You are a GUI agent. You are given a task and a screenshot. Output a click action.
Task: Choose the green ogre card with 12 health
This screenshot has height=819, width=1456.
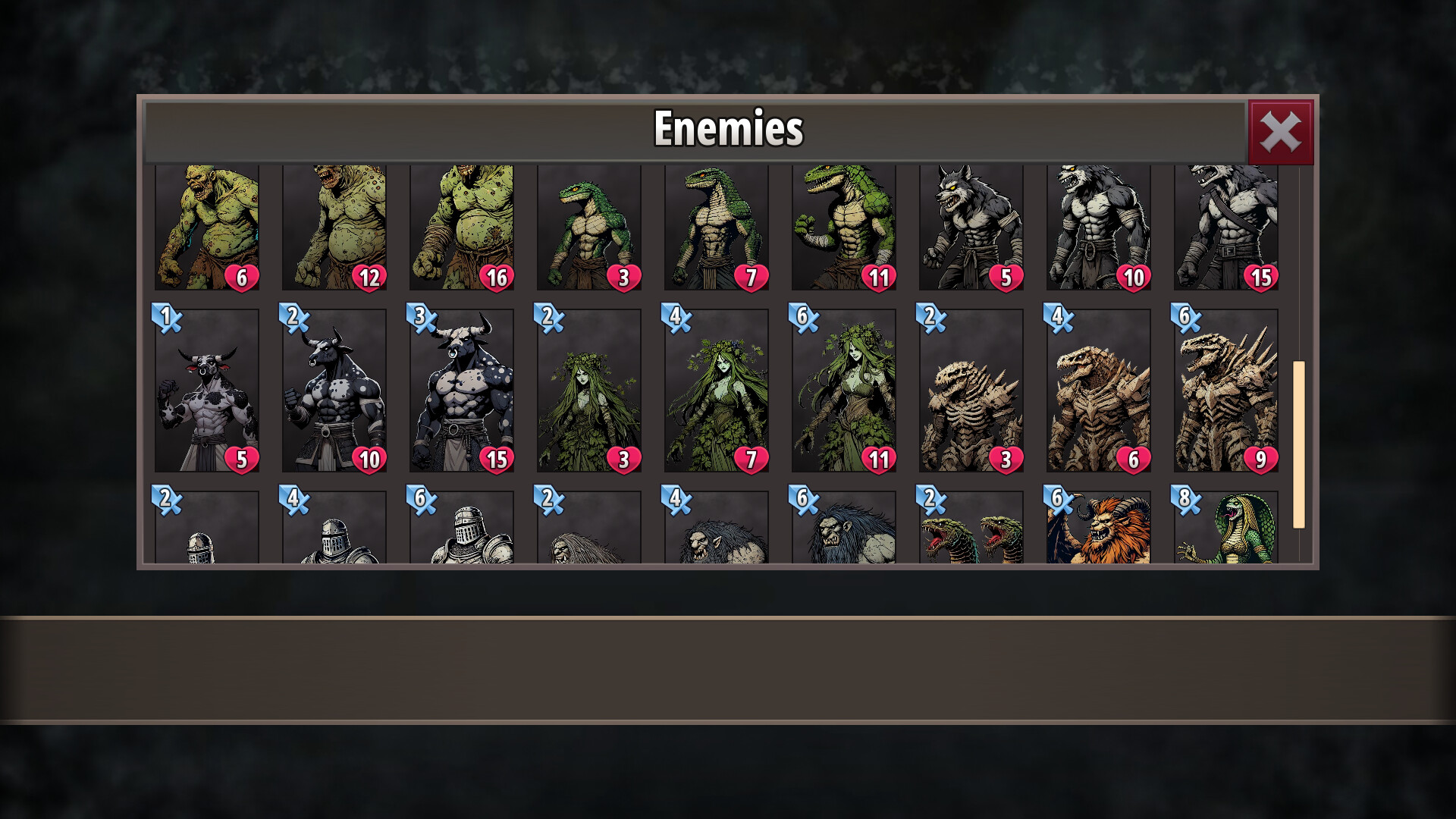[x=334, y=227]
